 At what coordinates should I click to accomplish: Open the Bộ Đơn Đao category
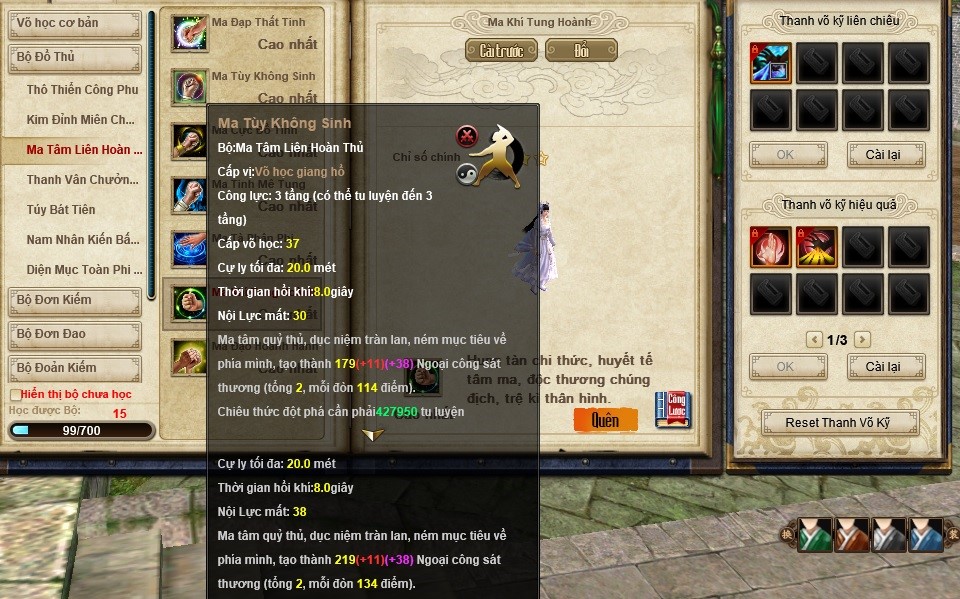click(73, 334)
